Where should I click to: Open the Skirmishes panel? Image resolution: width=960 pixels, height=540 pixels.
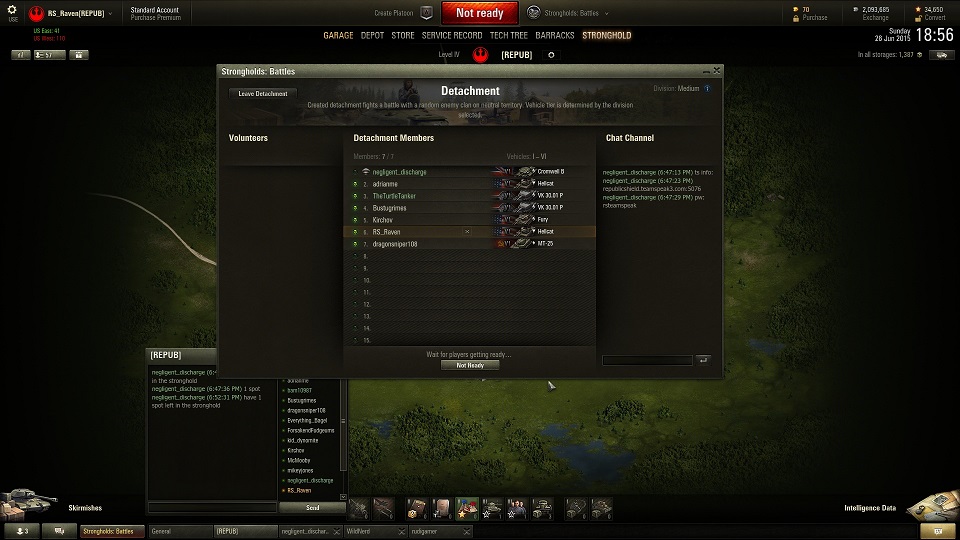[86, 508]
